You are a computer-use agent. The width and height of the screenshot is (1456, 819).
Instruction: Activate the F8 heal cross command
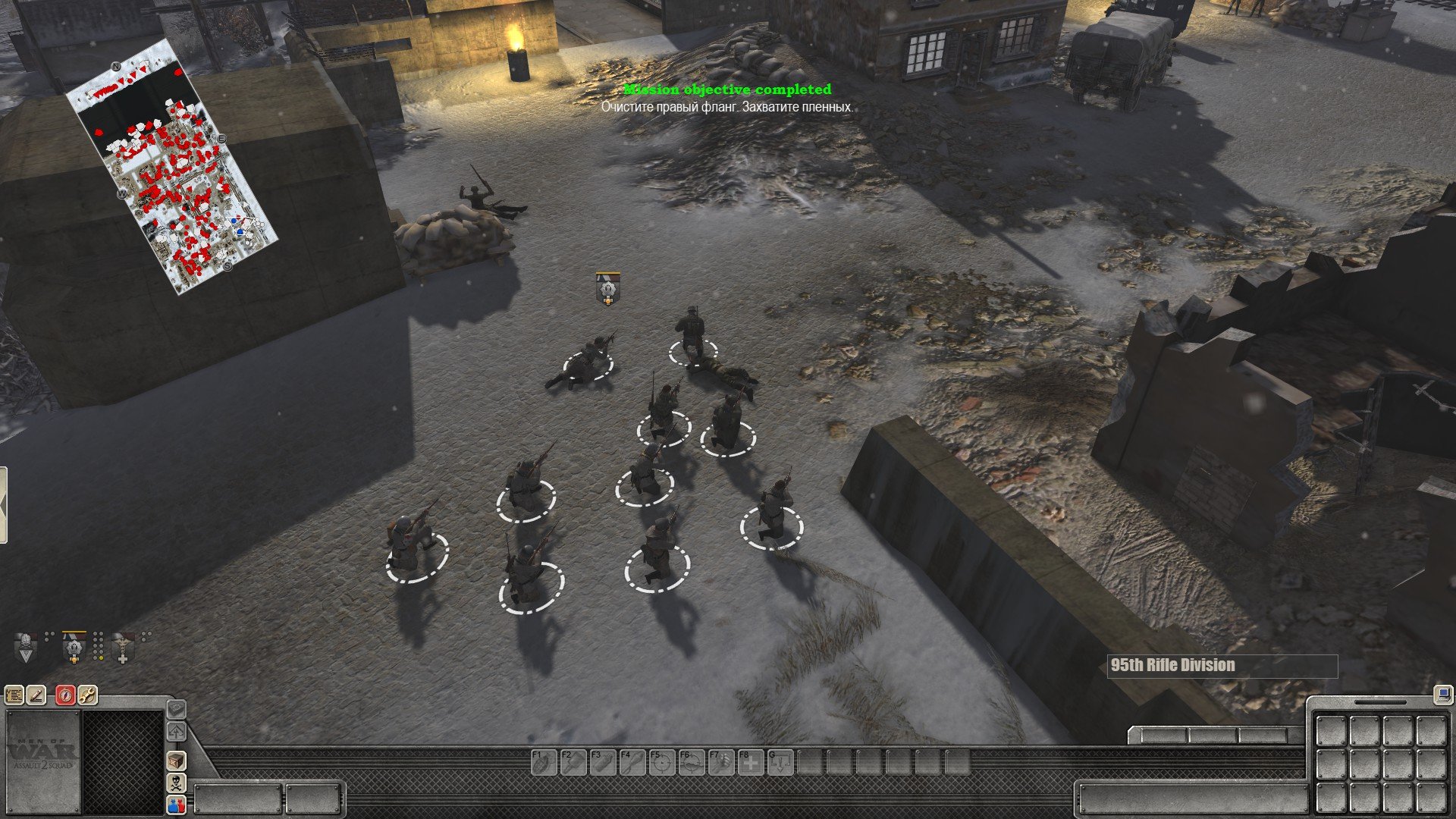[x=750, y=762]
